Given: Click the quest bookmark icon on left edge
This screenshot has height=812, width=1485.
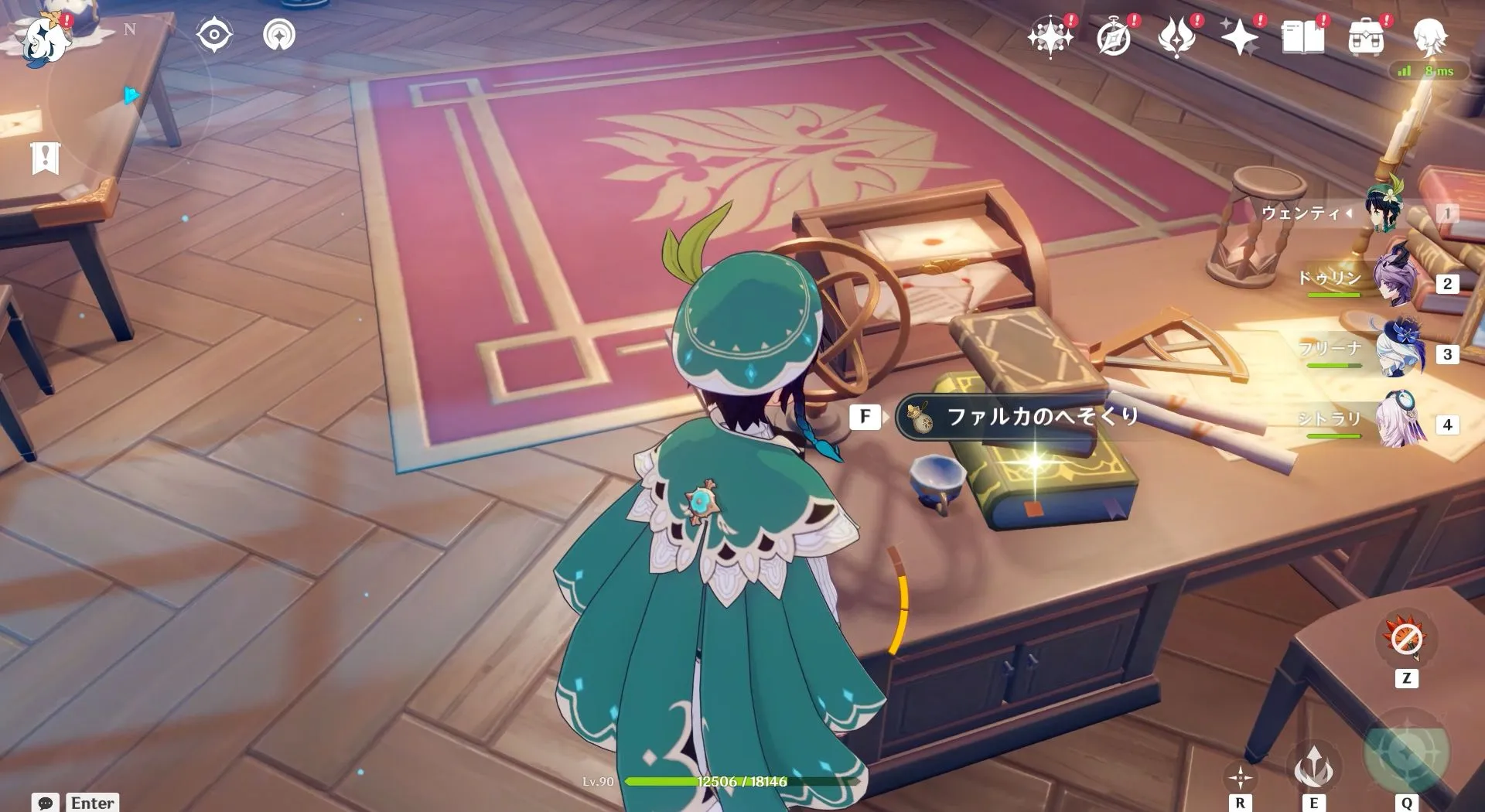Looking at the screenshot, I should pyautogui.click(x=46, y=159).
